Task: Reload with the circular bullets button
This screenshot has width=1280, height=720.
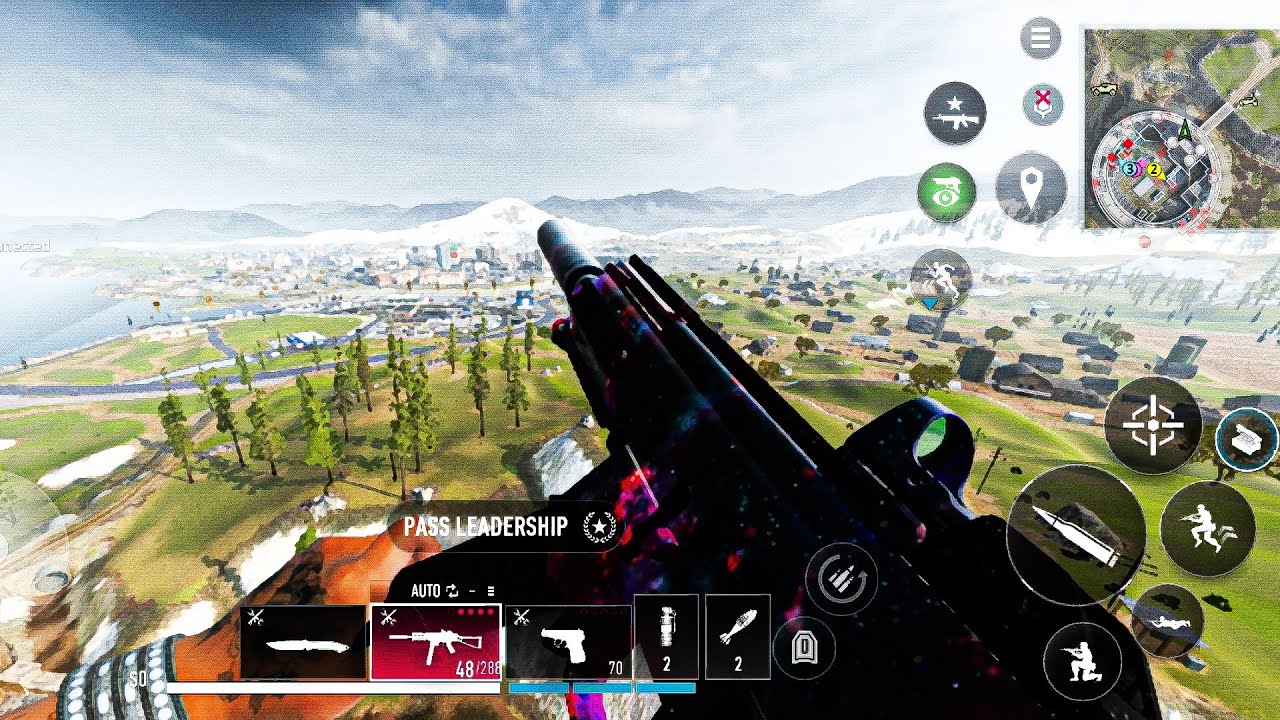Action: coord(842,579)
